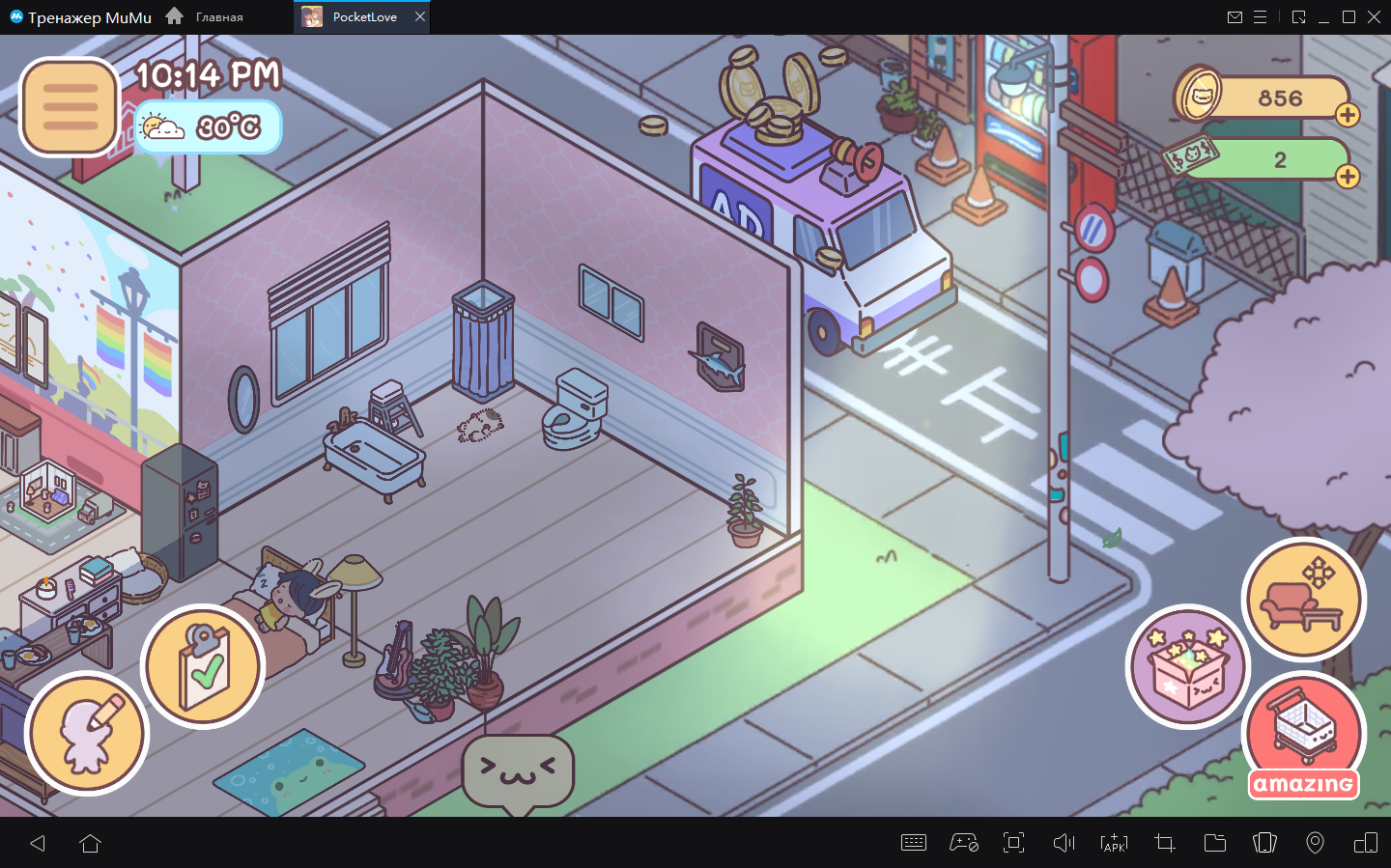Click the Android back arrow button
The width and height of the screenshot is (1391, 868).
(x=38, y=843)
